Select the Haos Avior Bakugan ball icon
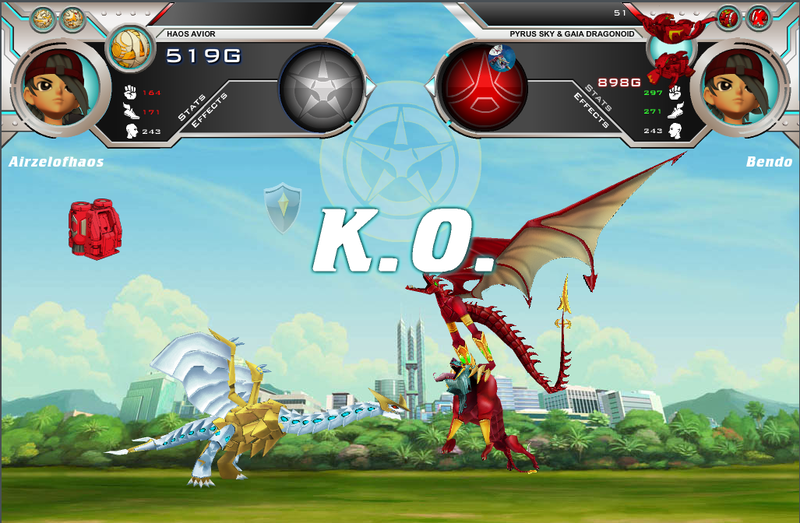Viewport: 800px width, 523px height. 128,47
